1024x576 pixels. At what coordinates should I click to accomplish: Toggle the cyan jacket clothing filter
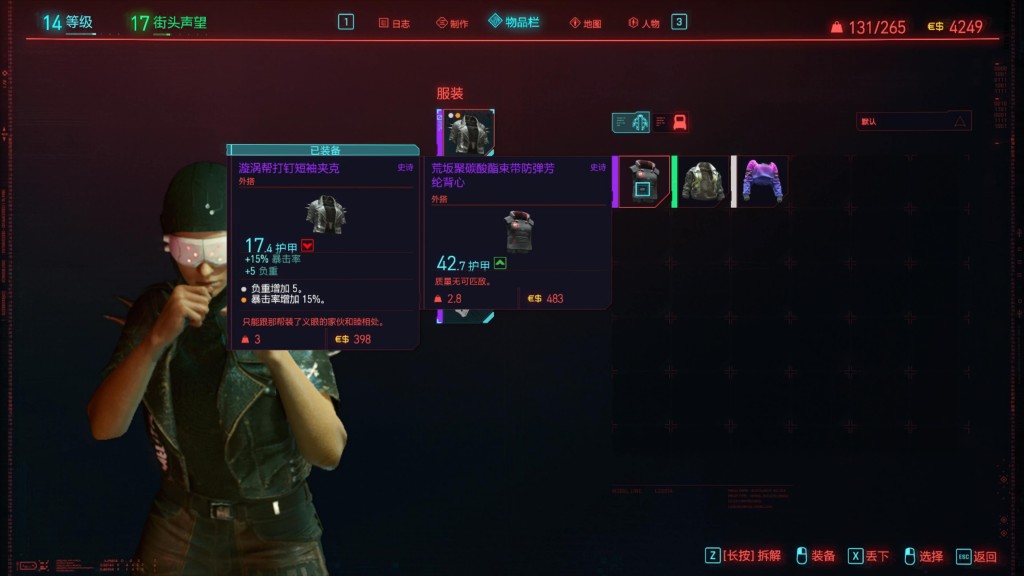pyautogui.click(x=639, y=122)
